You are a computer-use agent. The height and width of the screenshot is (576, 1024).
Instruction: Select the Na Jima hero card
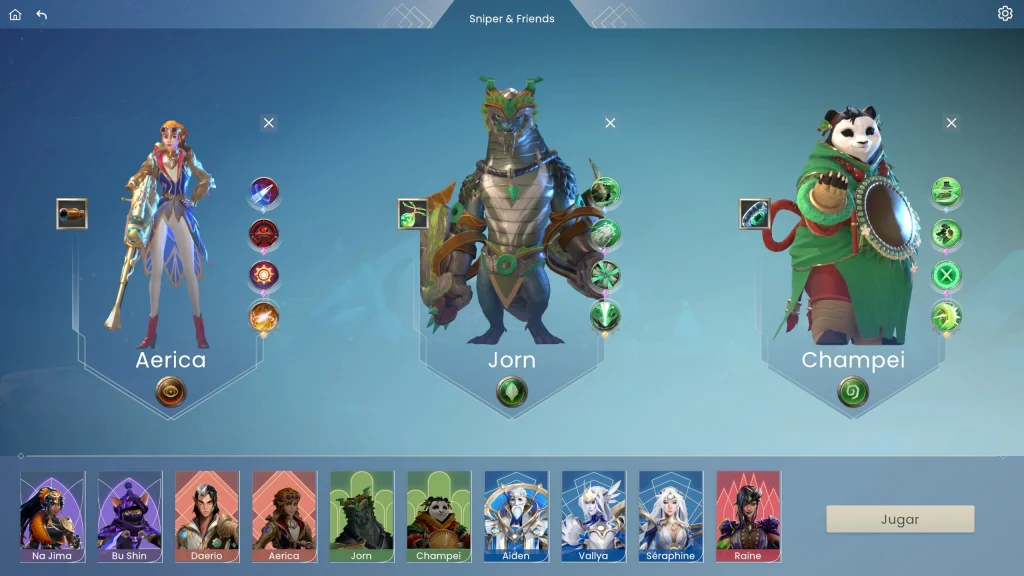point(52,516)
